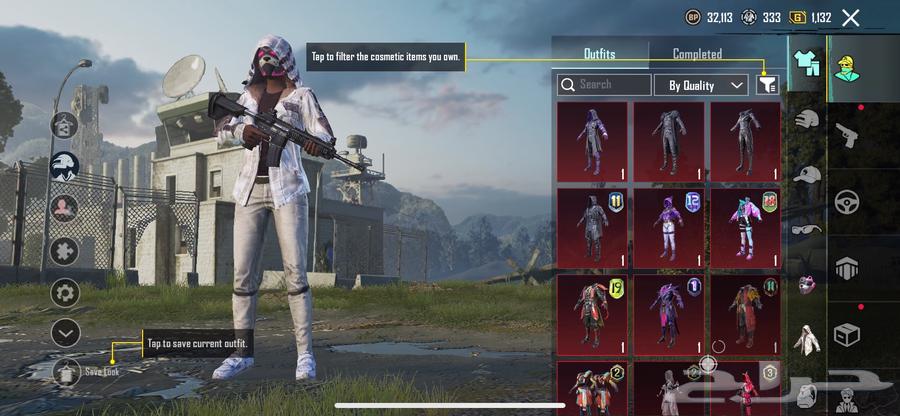Image resolution: width=900 pixels, height=416 pixels.
Task: Open the crate box section
Action: tap(847, 333)
